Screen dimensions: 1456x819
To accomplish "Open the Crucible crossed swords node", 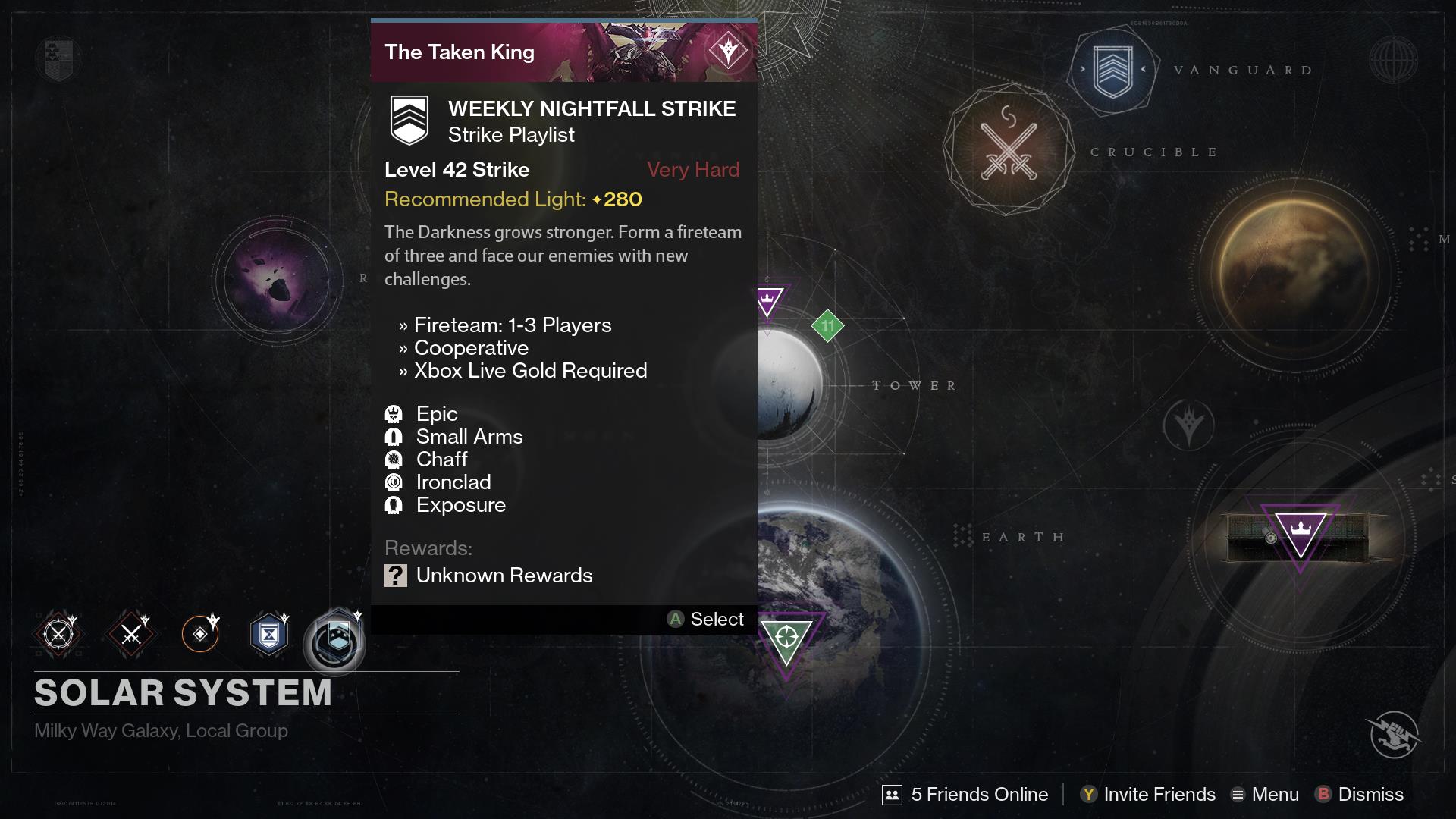I will [x=1009, y=150].
